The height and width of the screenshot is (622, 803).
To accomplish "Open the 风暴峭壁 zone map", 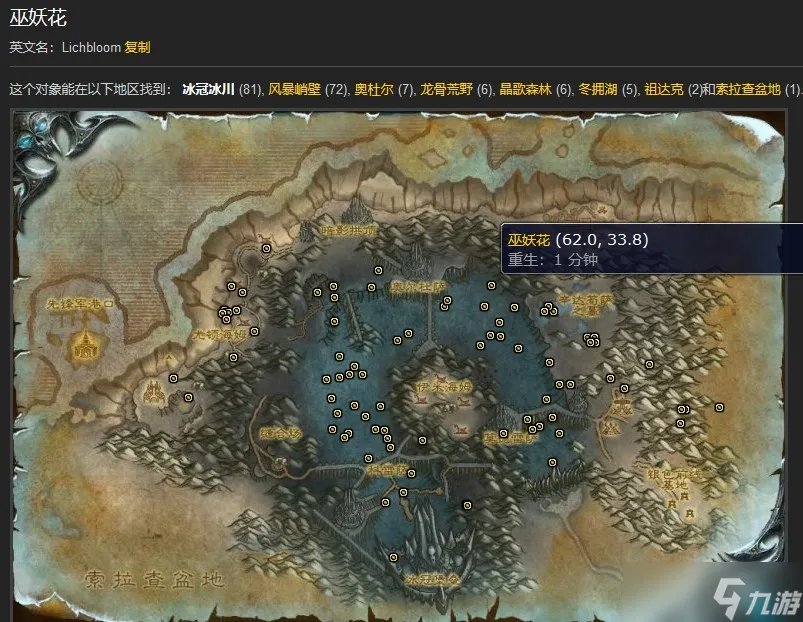I will tap(293, 89).
